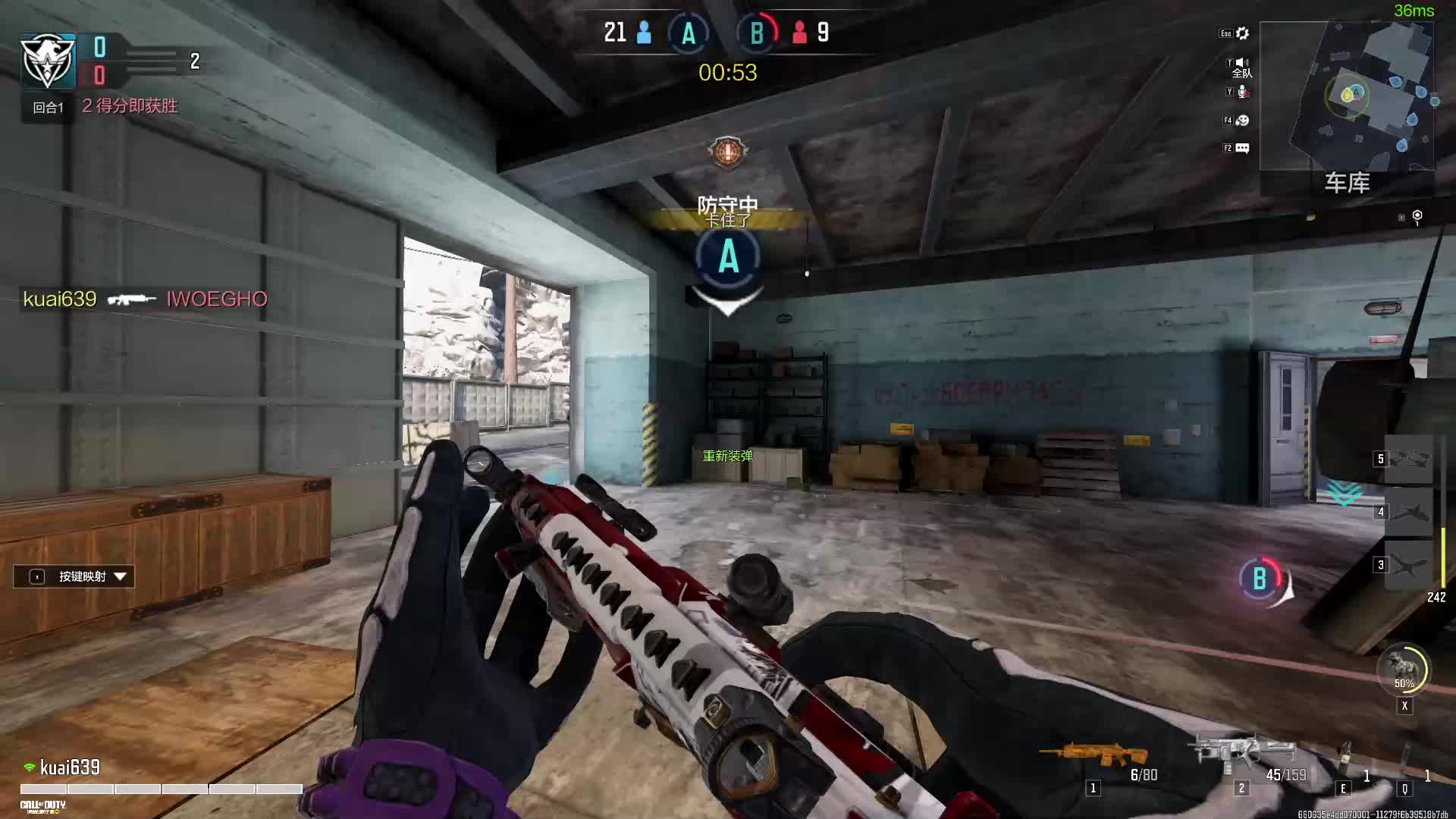Open the chat speech-bubble icon
This screenshot has width=1456, height=819.
1242,149
